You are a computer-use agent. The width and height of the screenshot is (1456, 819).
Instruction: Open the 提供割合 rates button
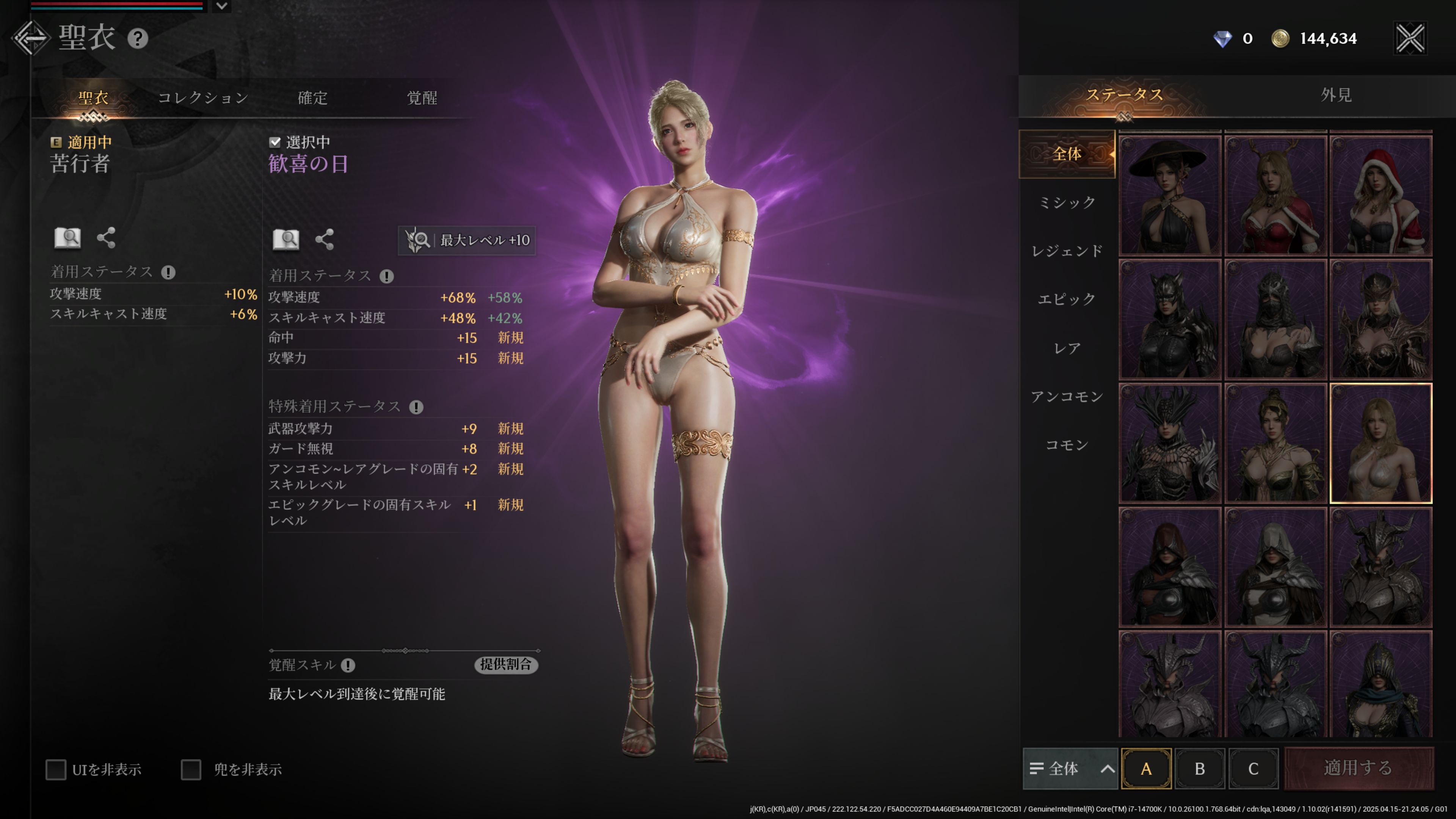(505, 665)
